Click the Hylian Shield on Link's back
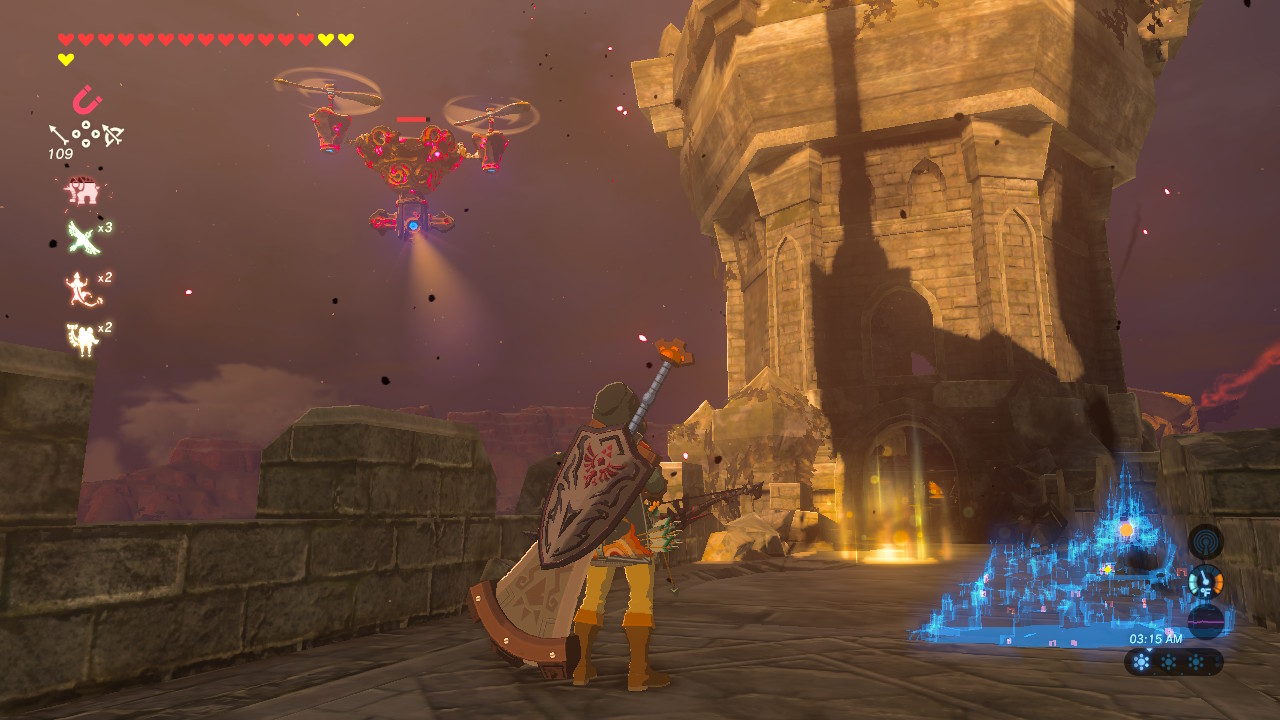This screenshot has width=1280, height=720. 590,490
